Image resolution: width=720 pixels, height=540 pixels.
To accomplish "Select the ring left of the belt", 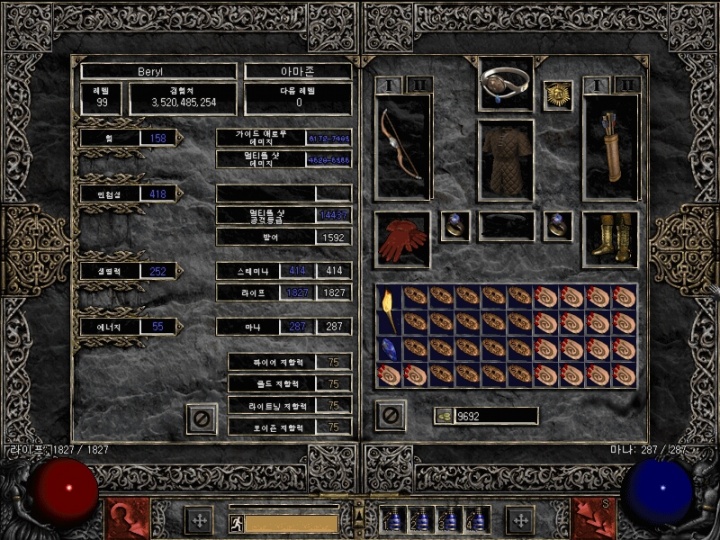I will click(x=455, y=224).
